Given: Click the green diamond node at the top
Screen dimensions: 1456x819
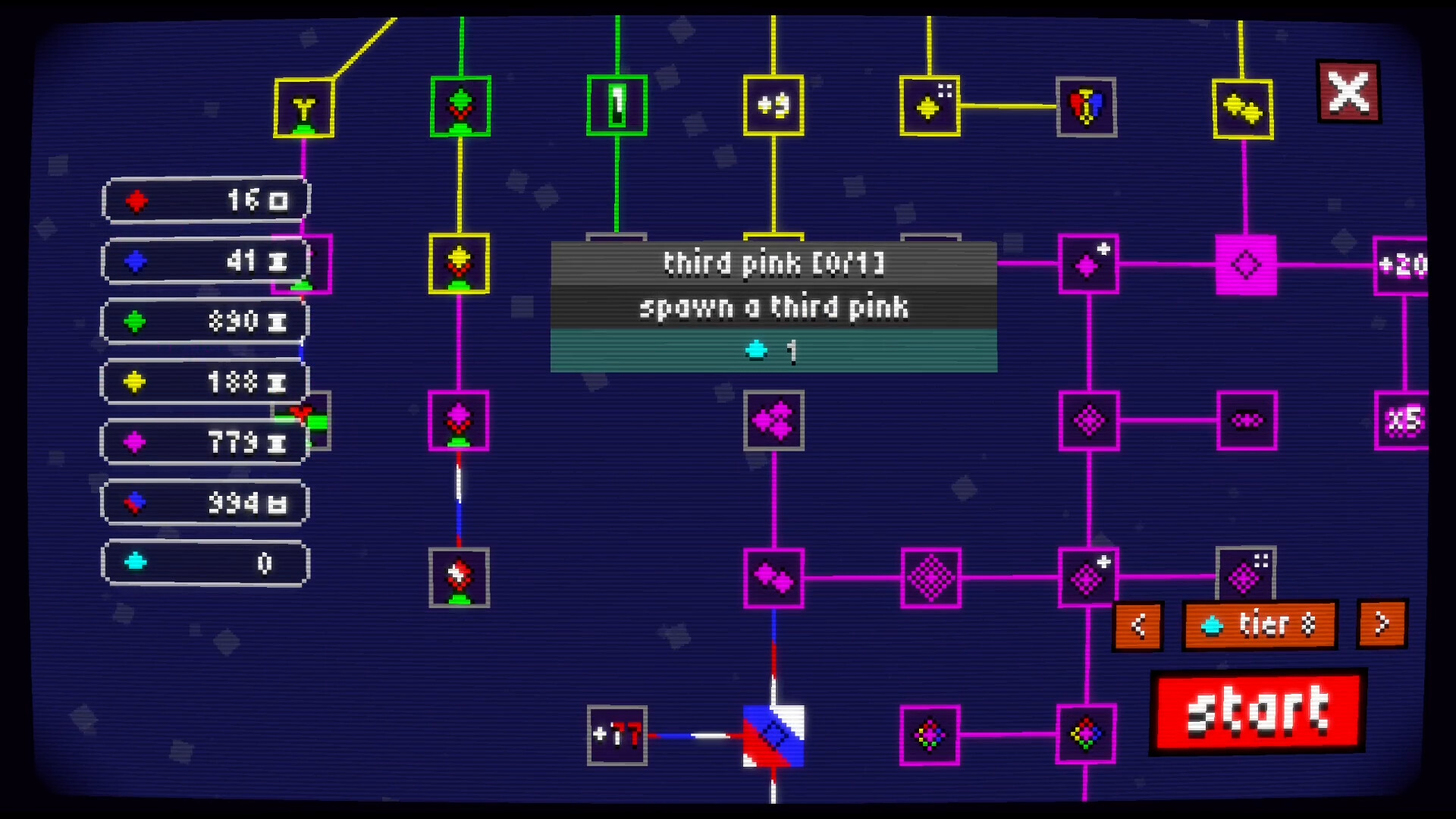Looking at the screenshot, I should [459, 106].
